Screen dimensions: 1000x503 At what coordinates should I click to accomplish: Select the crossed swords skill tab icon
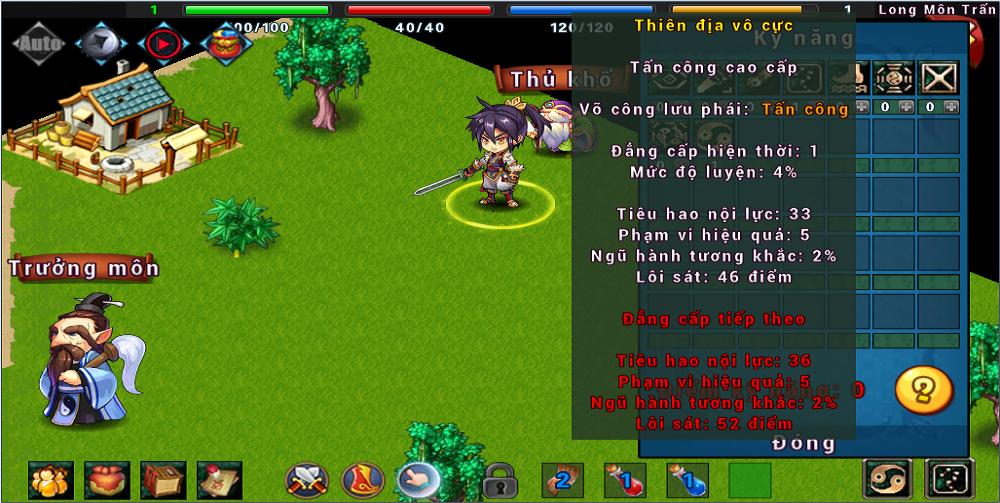click(x=939, y=77)
